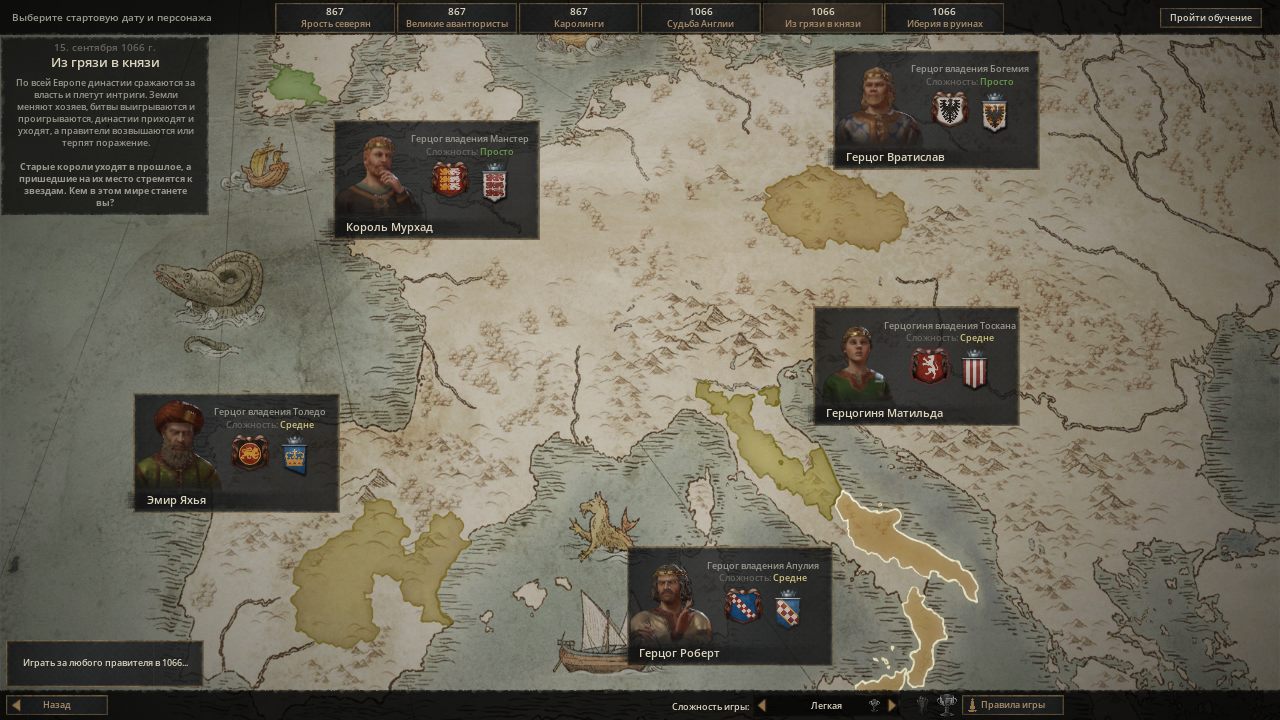
Task: Open the 1066 Судьба Англии bookmark
Action: [700, 17]
